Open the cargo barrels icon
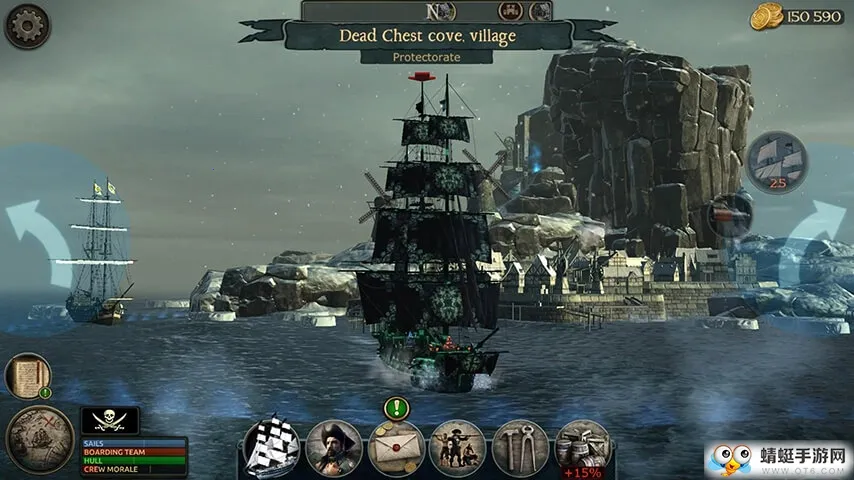The image size is (854, 480). tap(582, 447)
